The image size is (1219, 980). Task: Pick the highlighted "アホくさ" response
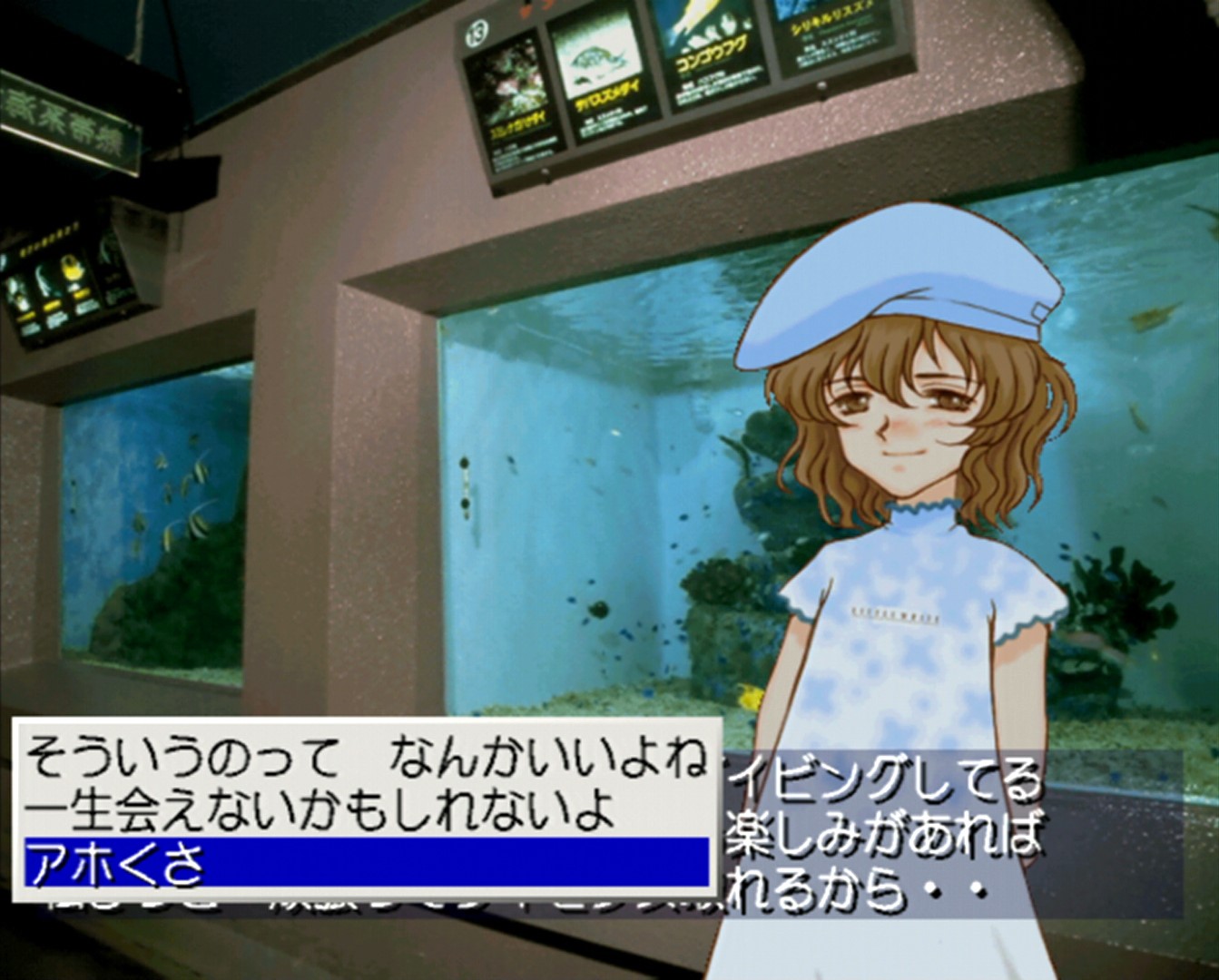point(365,862)
